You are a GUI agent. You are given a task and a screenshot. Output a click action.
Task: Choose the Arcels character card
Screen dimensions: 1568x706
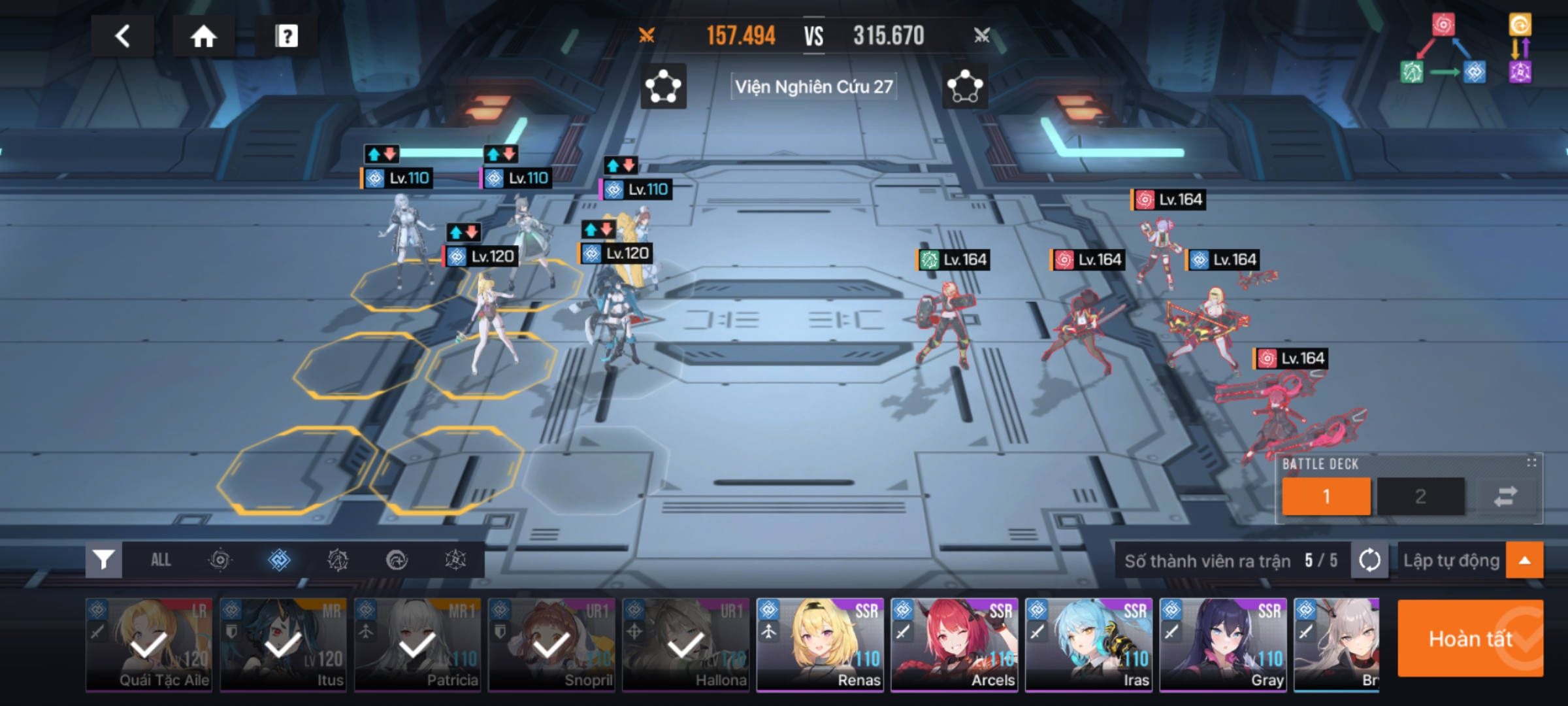click(955, 645)
